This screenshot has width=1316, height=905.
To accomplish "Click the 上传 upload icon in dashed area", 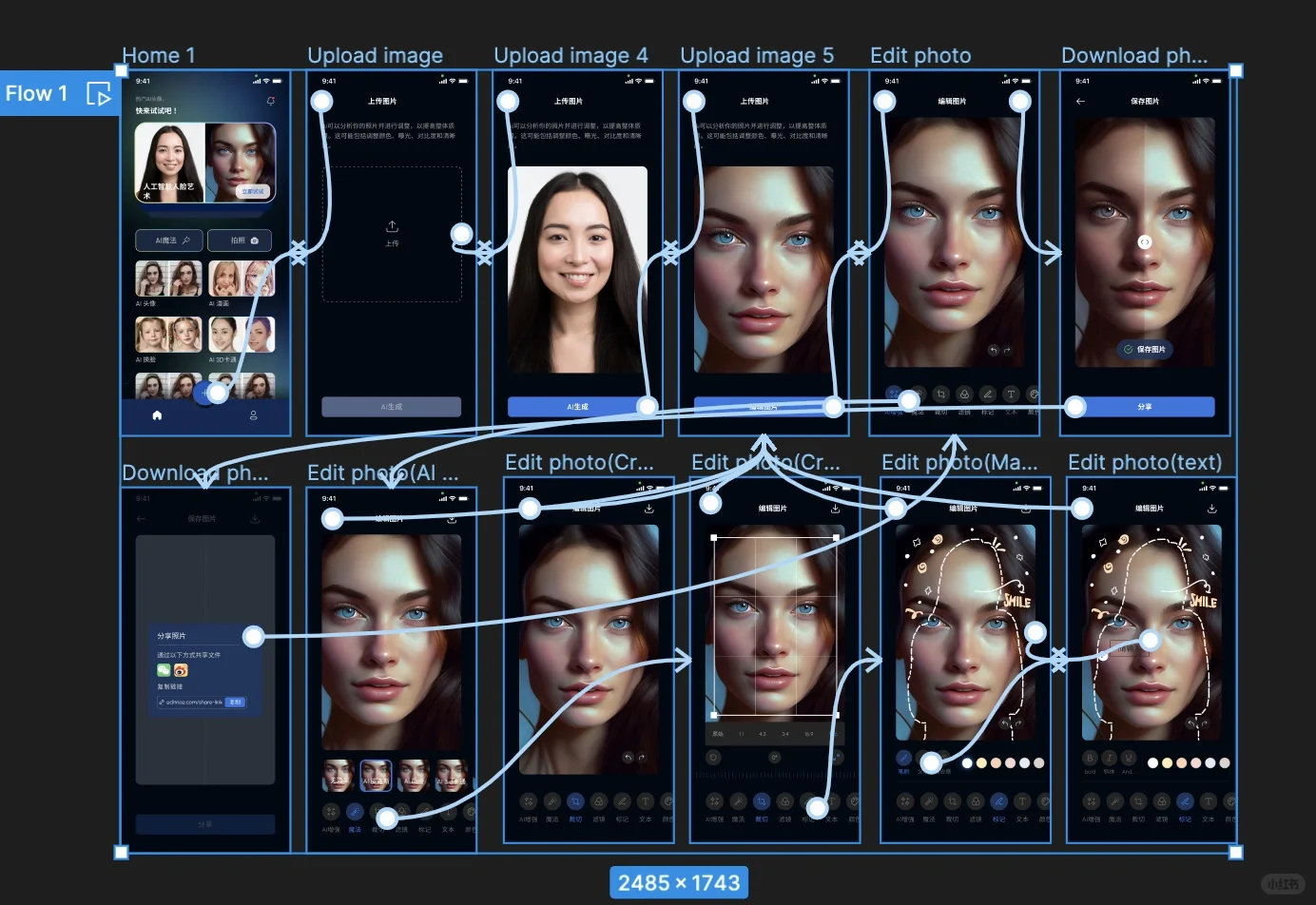I will (392, 227).
